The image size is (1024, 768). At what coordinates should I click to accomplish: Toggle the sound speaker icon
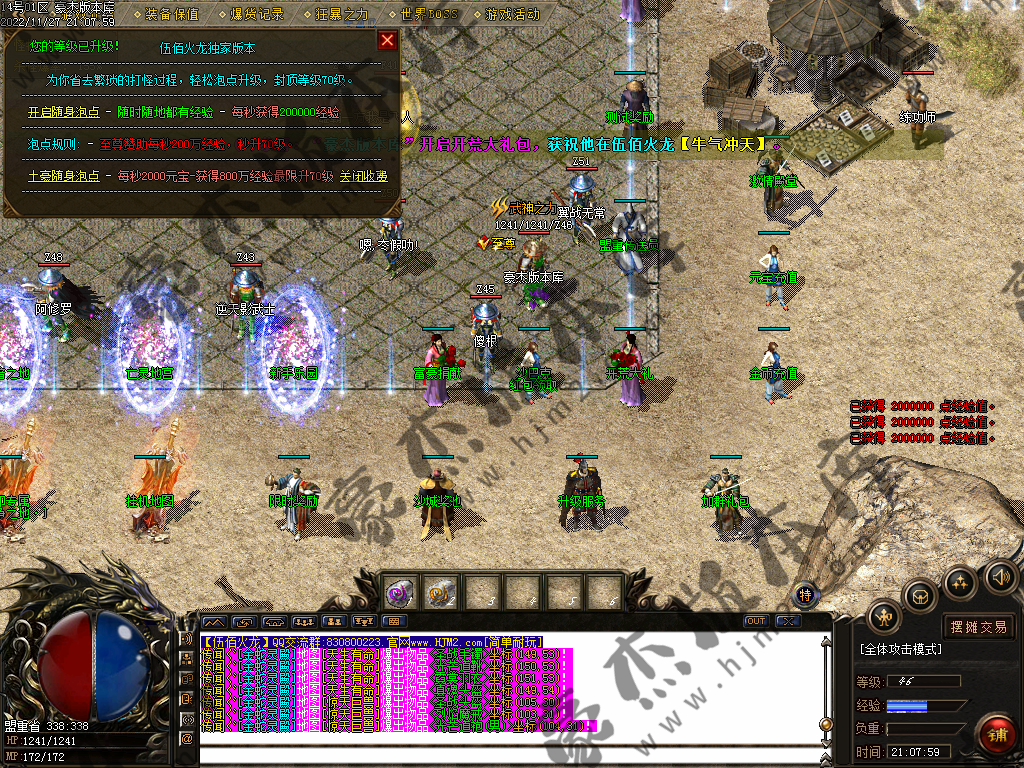pyautogui.click(x=1000, y=577)
